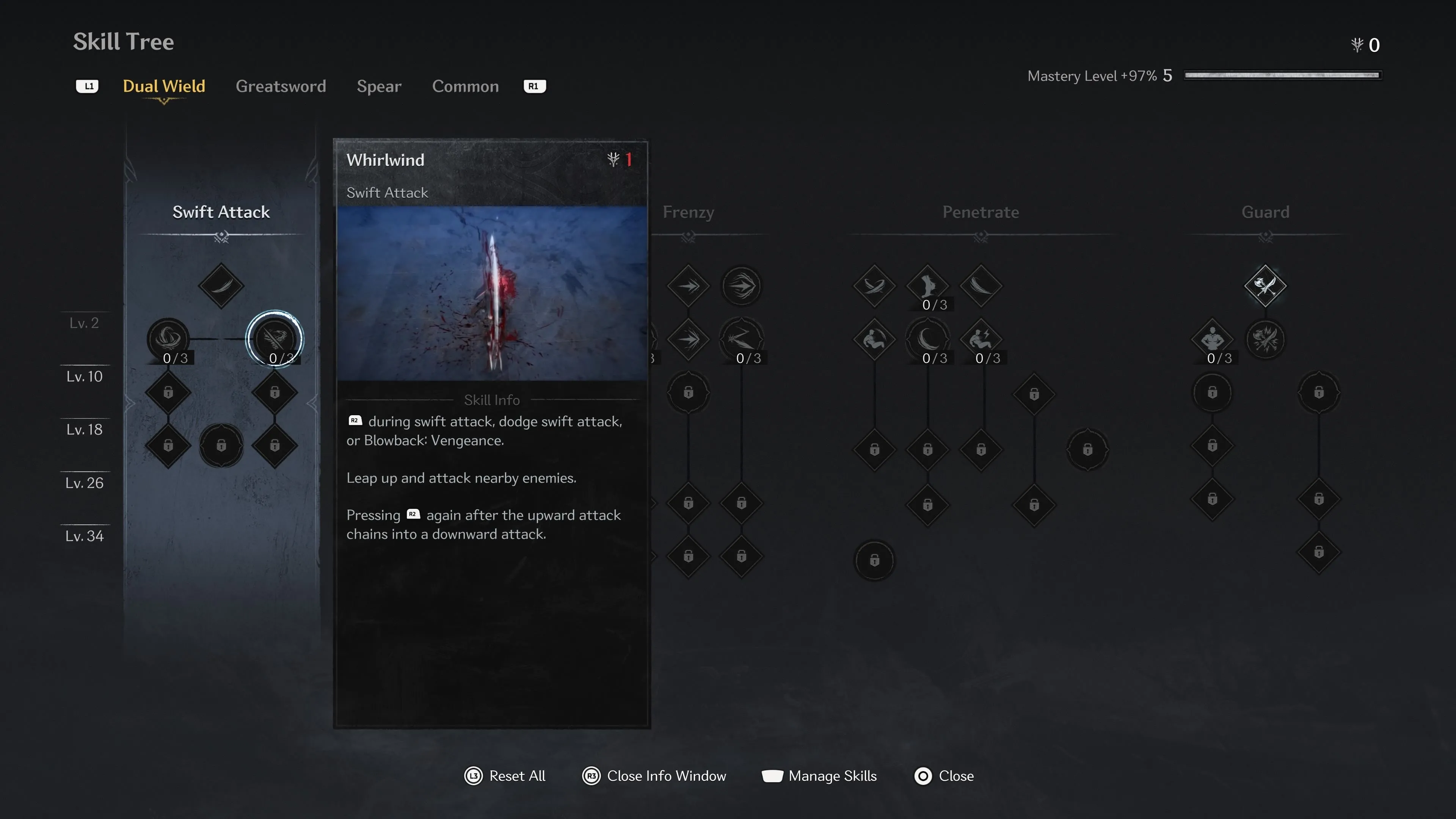This screenshot has height=819, width=1456.
Task: Select the crossed blades node under Guard
Action: coord(1265,286)
